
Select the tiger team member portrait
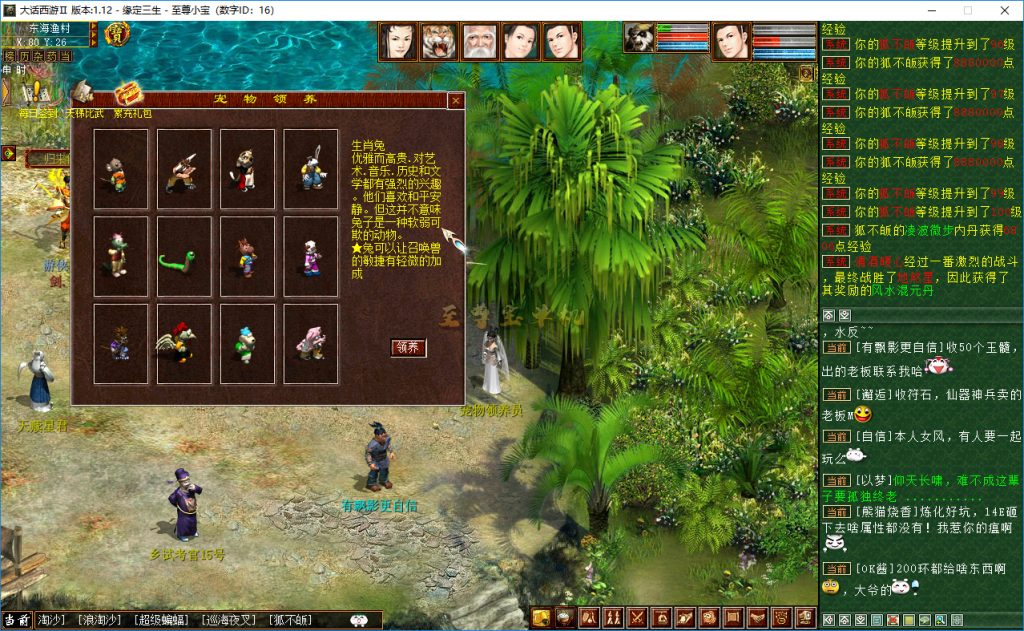click(439, 41)
